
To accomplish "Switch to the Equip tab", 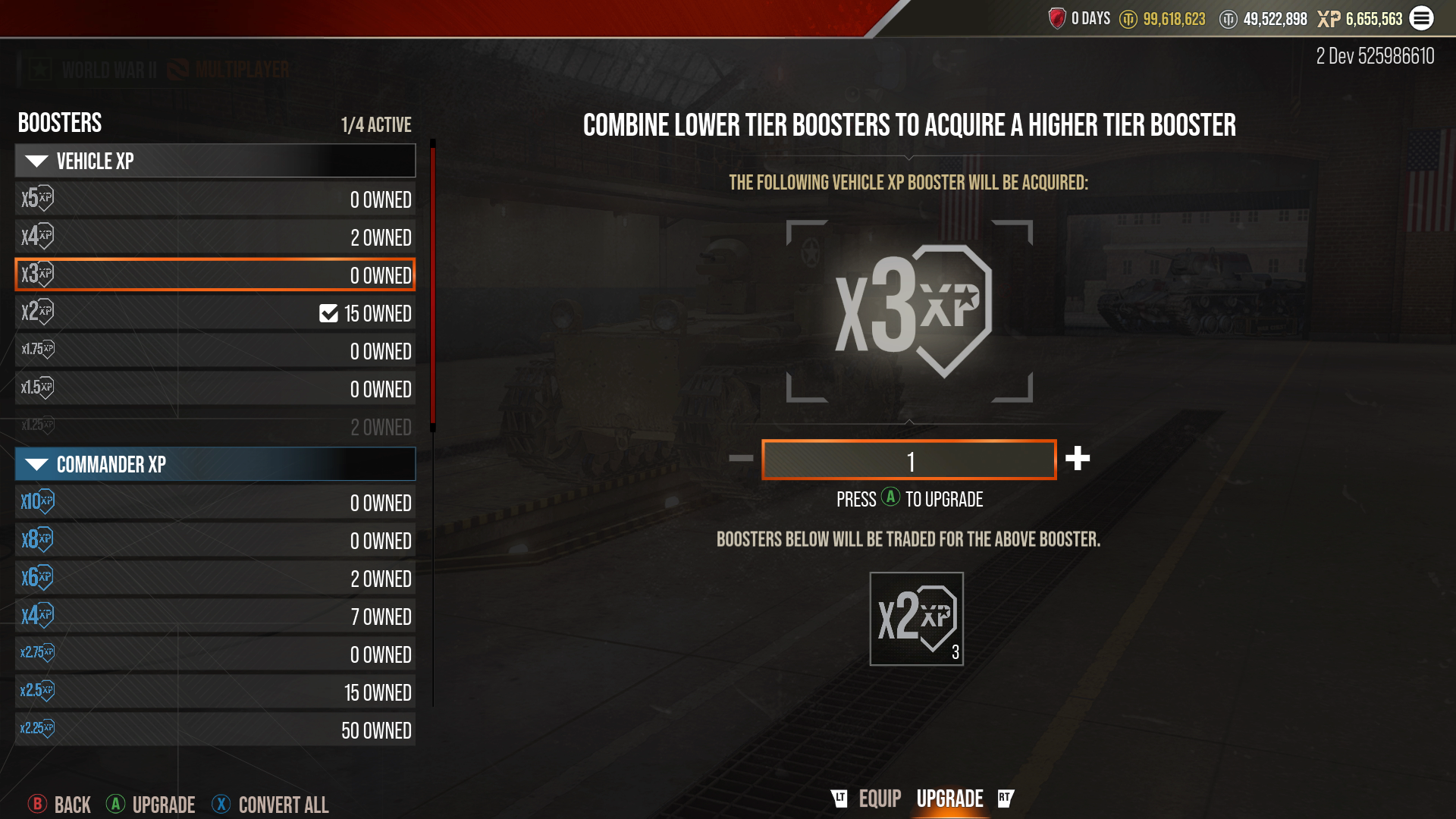I will tap(879, 798).
